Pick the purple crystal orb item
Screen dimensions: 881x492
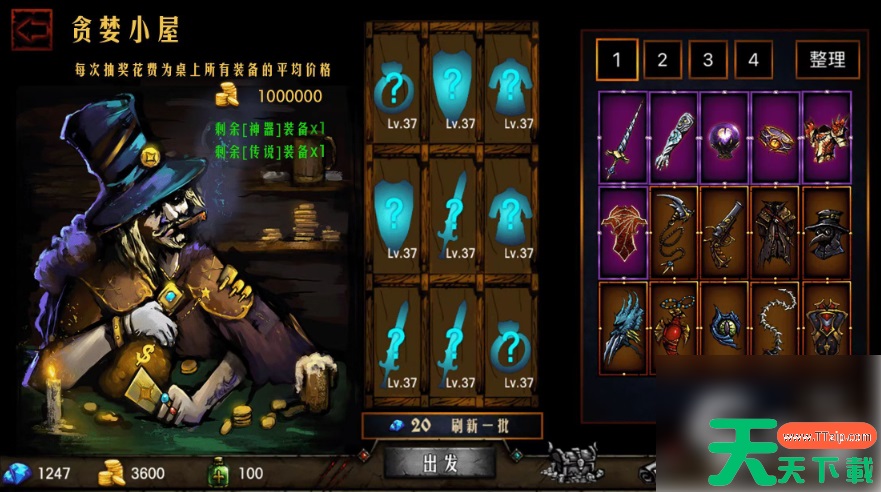pos(725,137)
